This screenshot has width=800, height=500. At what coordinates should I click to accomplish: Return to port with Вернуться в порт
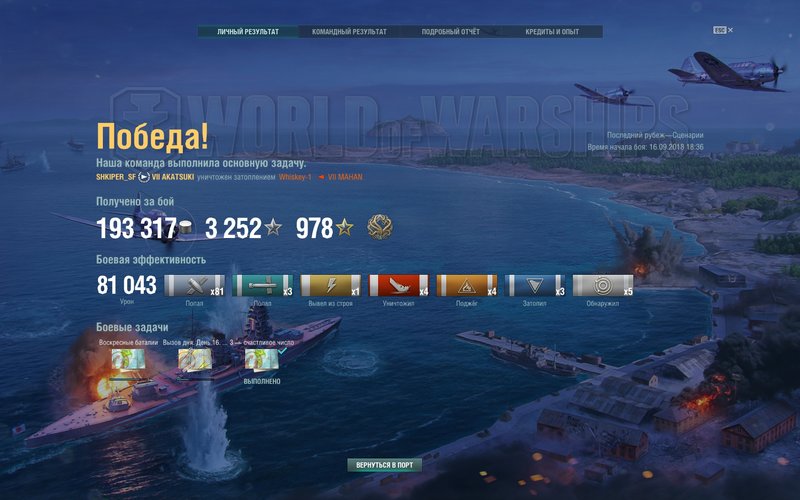(384, 465)
